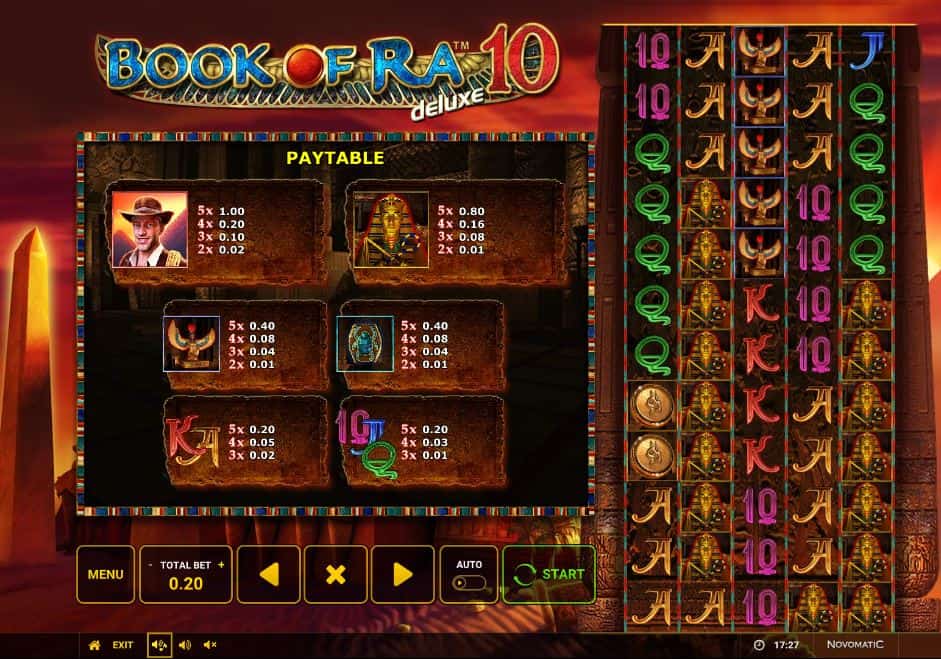The width and height of the screenshot is (941, 659).
Task: Exit the game via EXIT
Action: (123, 645)
